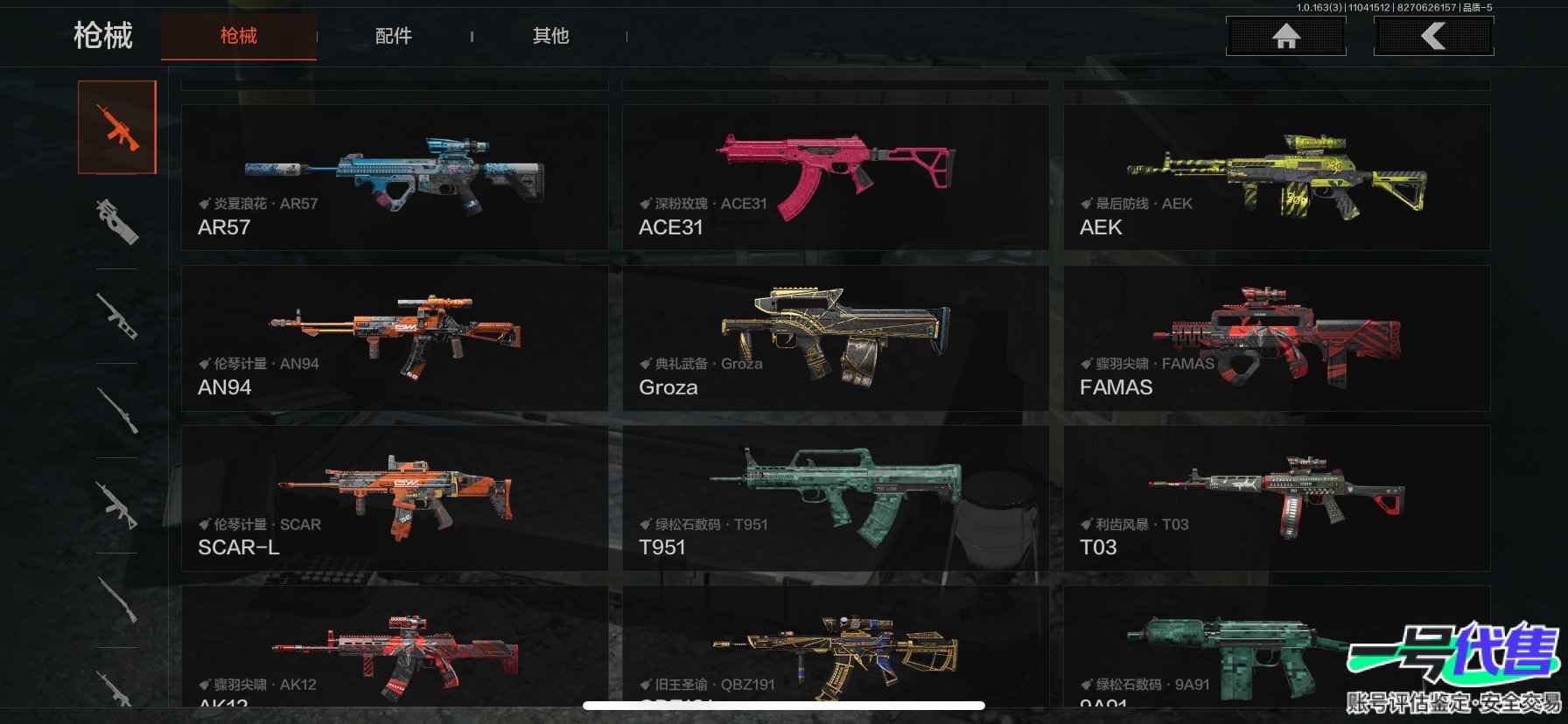Pick the gold Groza weapon
Viewport: 1568px width, 724px height.
pyautogui.click(x=835, y=338)
